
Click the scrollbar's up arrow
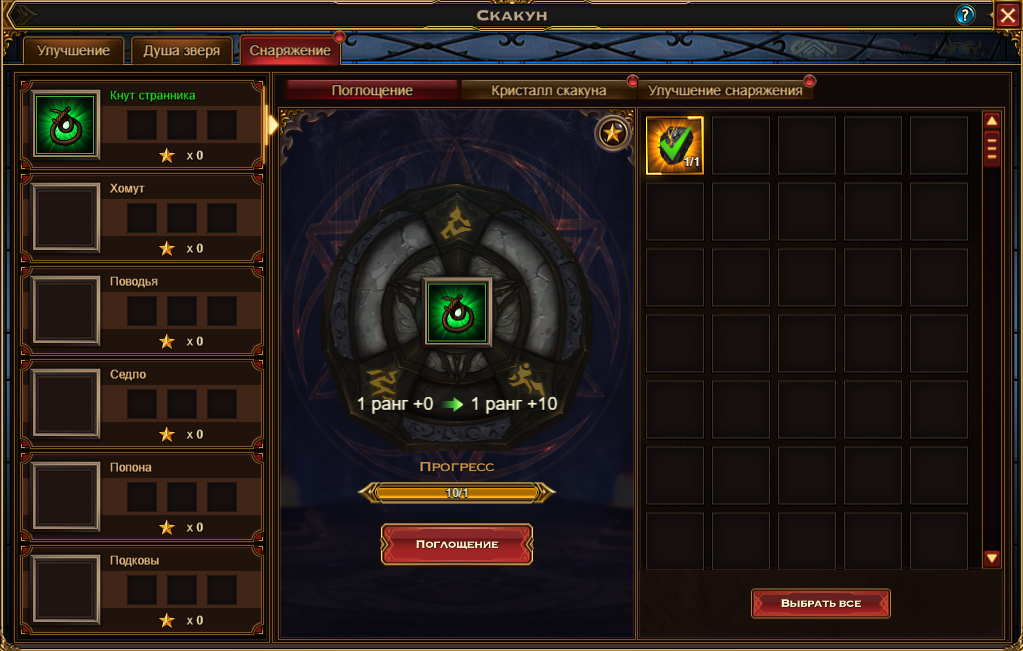click(992, 121)
